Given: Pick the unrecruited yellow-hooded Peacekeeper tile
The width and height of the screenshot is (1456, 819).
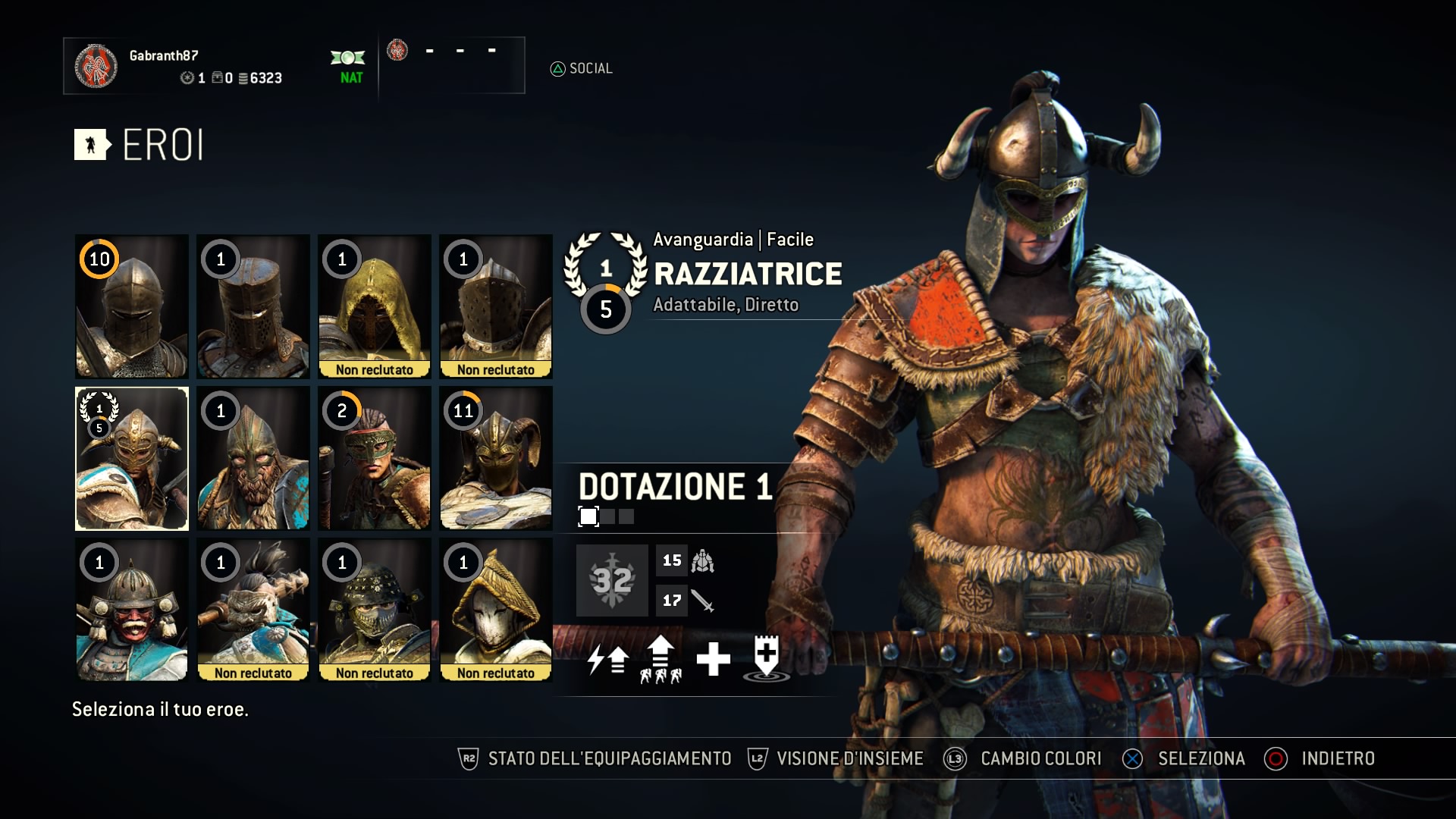Looking at the screenshot, I should click(375, 306).
